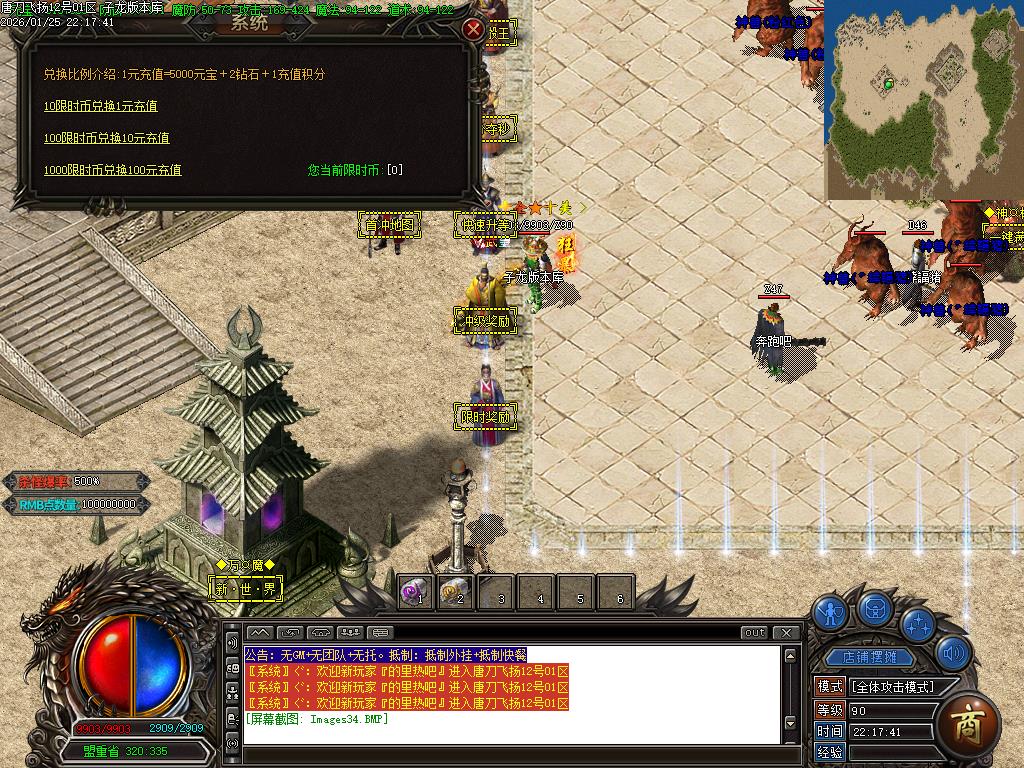
Task: Toggle the sound speaker round icon
Action: [x=953, y=653]
